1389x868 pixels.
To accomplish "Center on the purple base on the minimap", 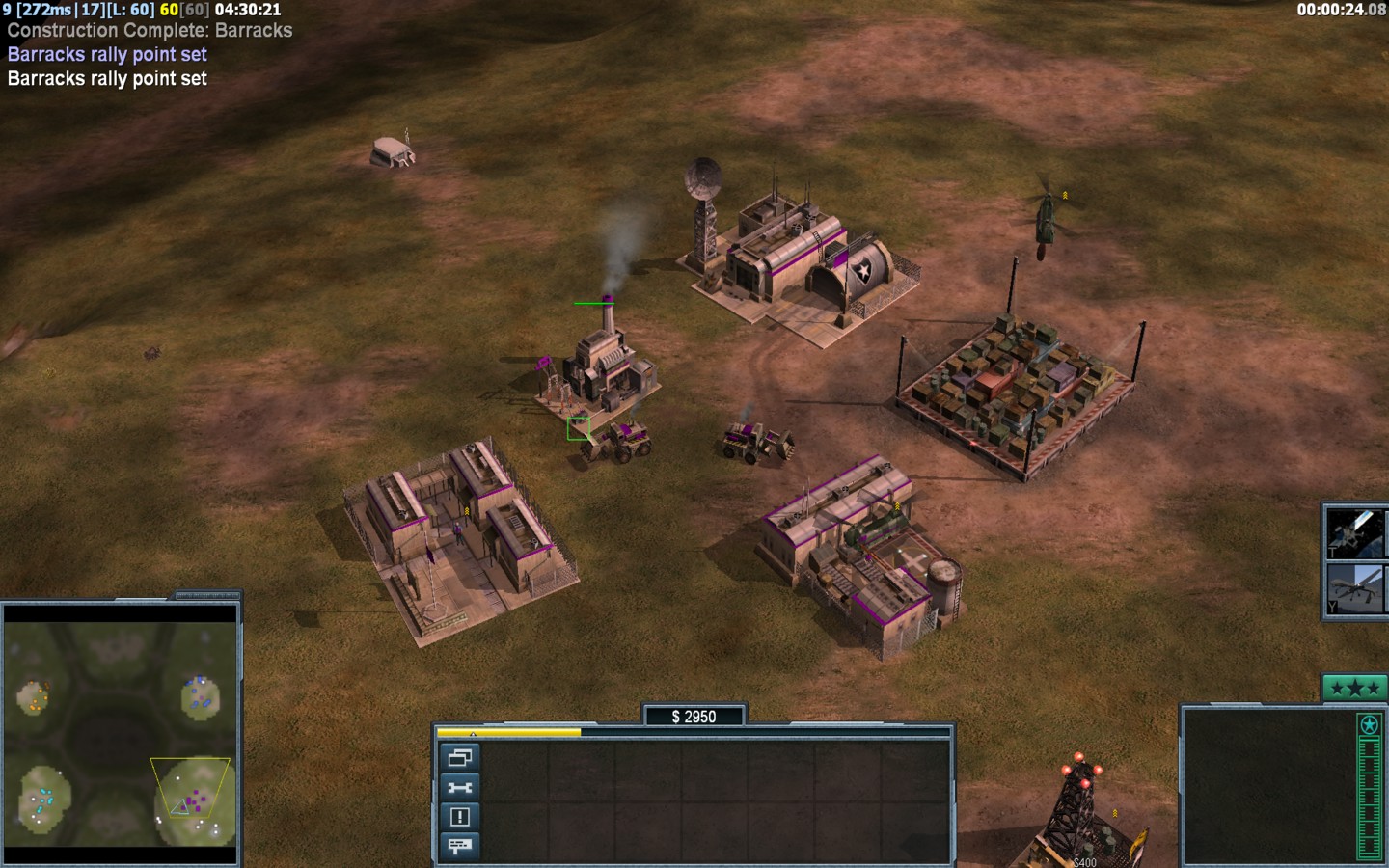I will click(x=196, y=800).
